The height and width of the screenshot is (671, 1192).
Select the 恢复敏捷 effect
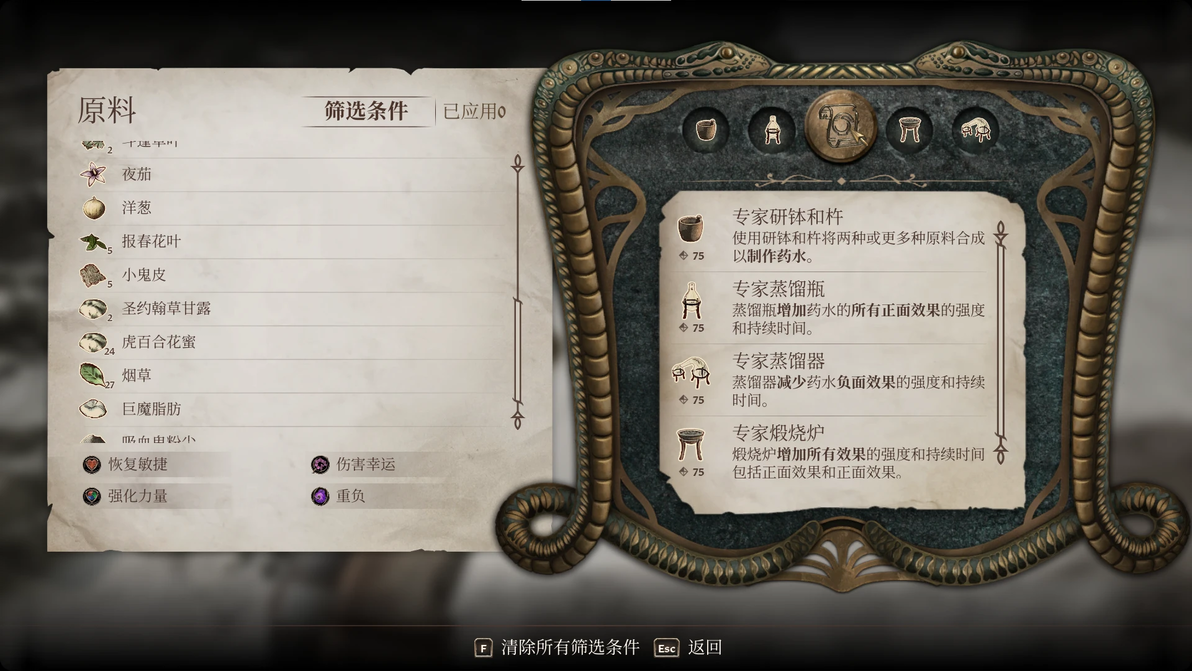pyautogui.click(x=138, y=464)
